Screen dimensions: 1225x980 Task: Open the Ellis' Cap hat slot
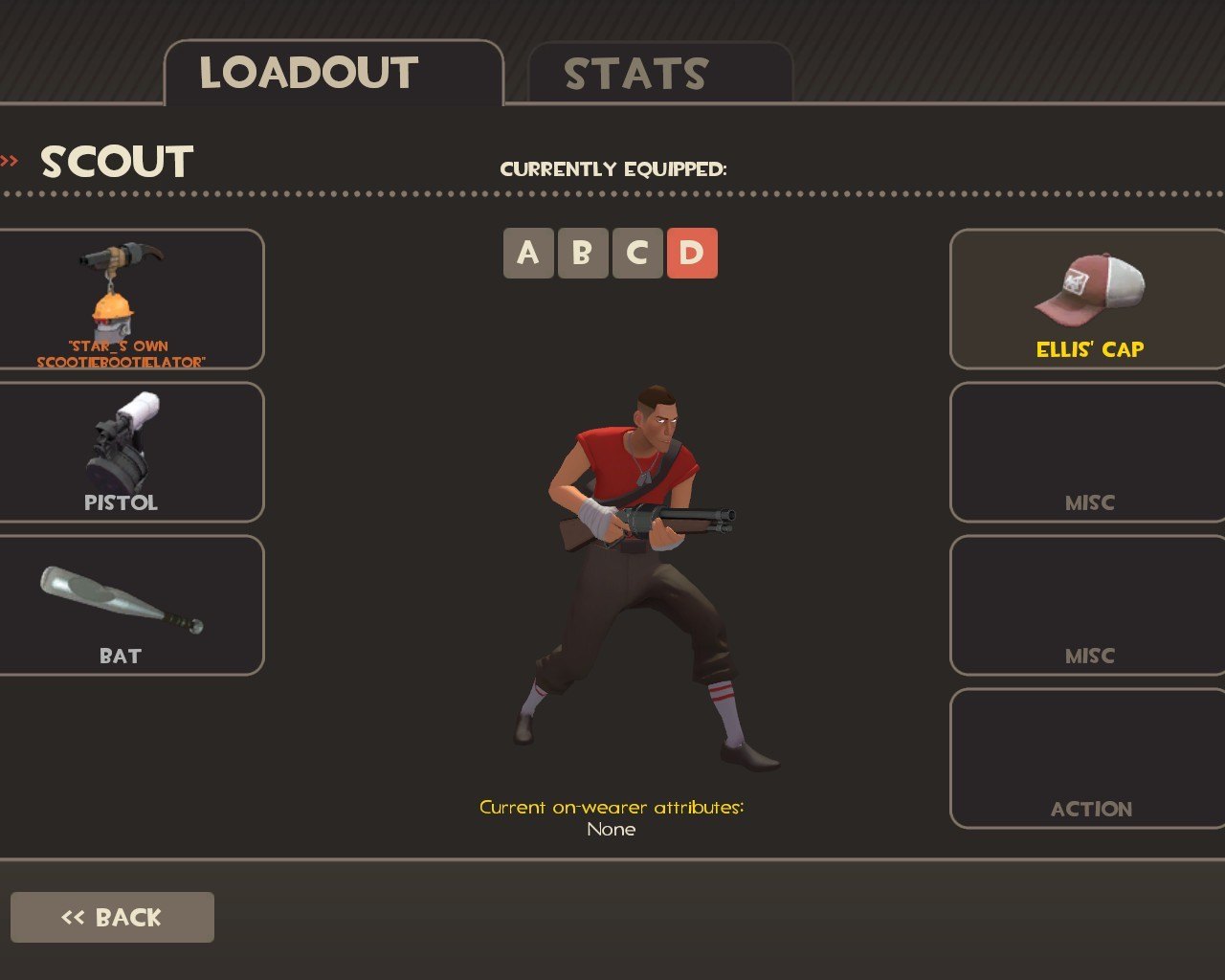coord(1089,299)
